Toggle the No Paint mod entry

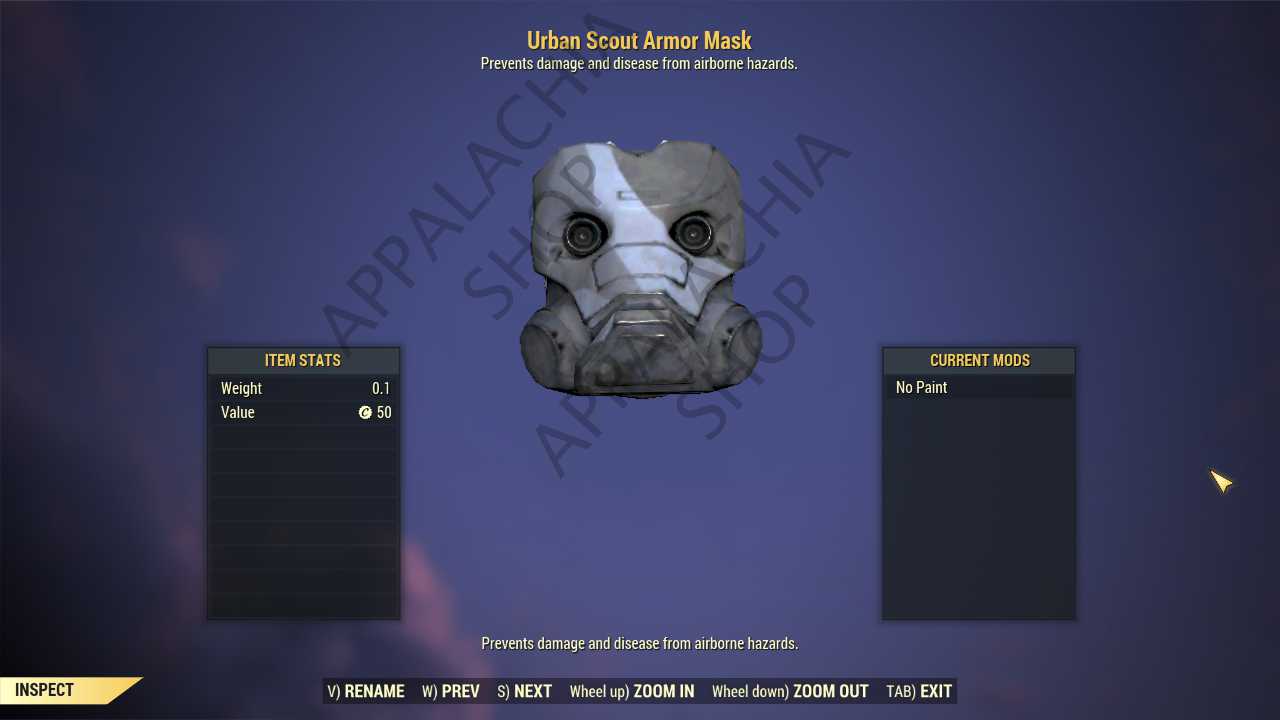[921, 387]
